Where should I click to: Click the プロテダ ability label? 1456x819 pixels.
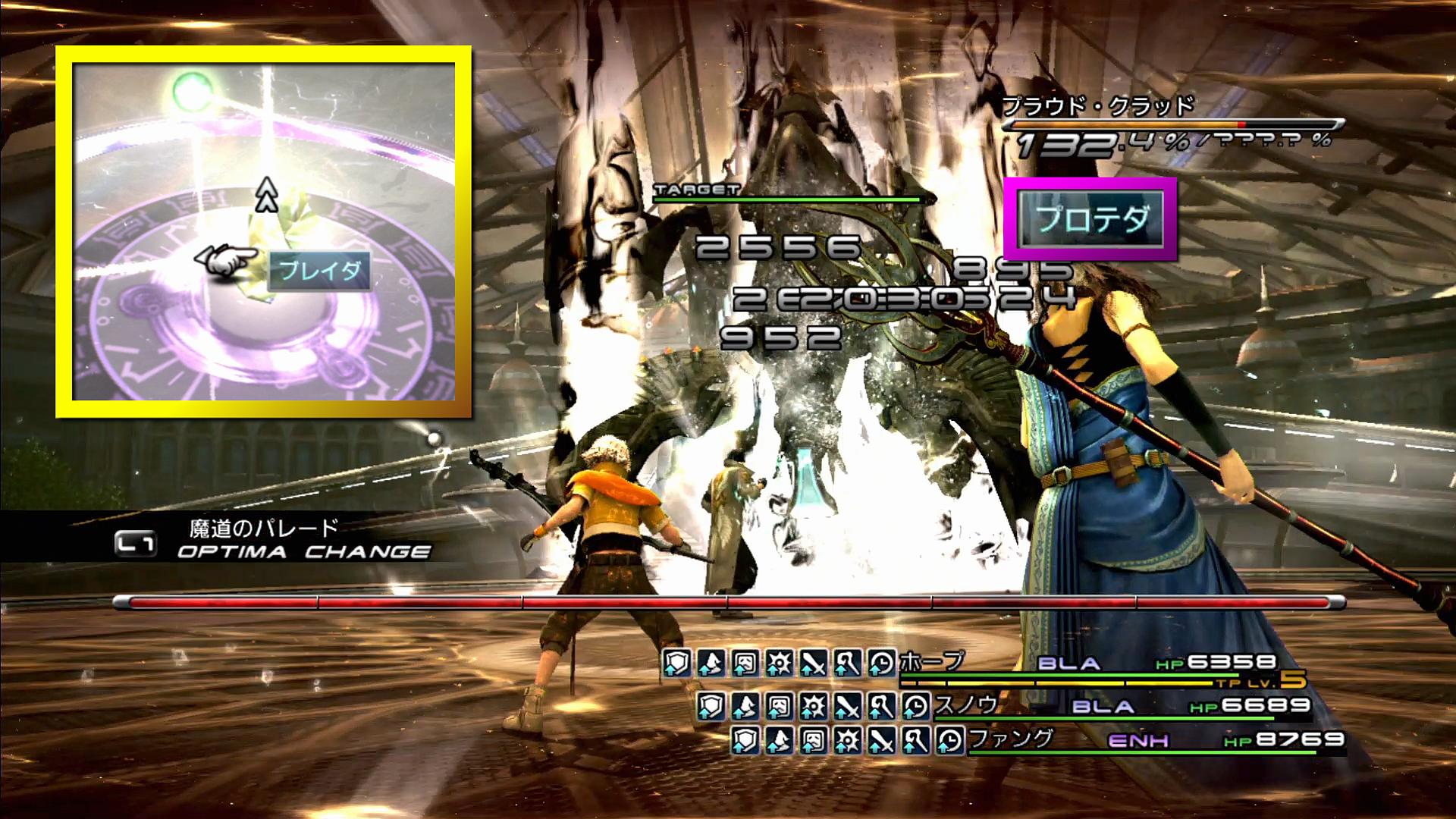[1090, 219]
